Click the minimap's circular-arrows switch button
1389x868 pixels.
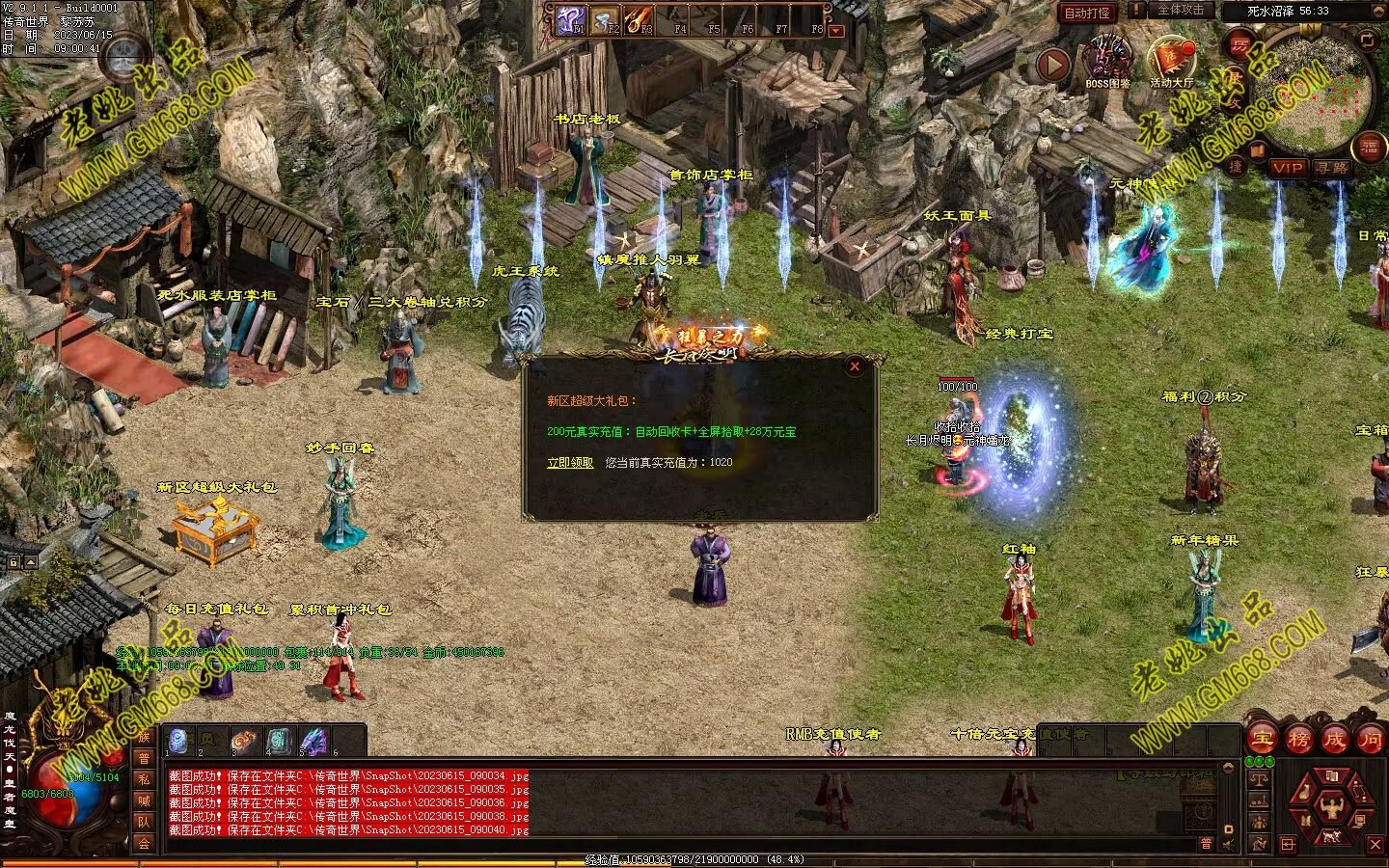[x=1367, y=40]
